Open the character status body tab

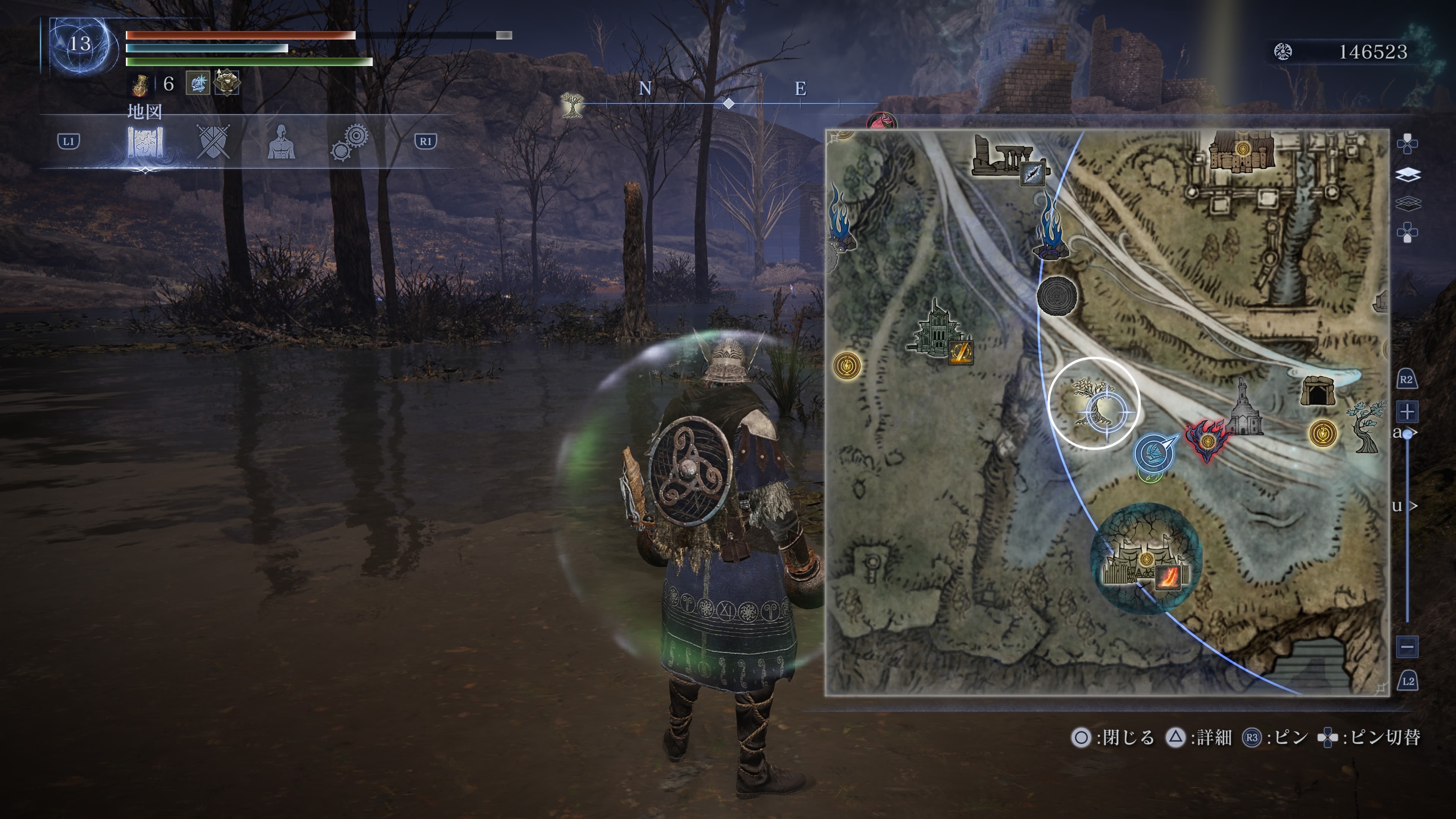pos(281,142)
